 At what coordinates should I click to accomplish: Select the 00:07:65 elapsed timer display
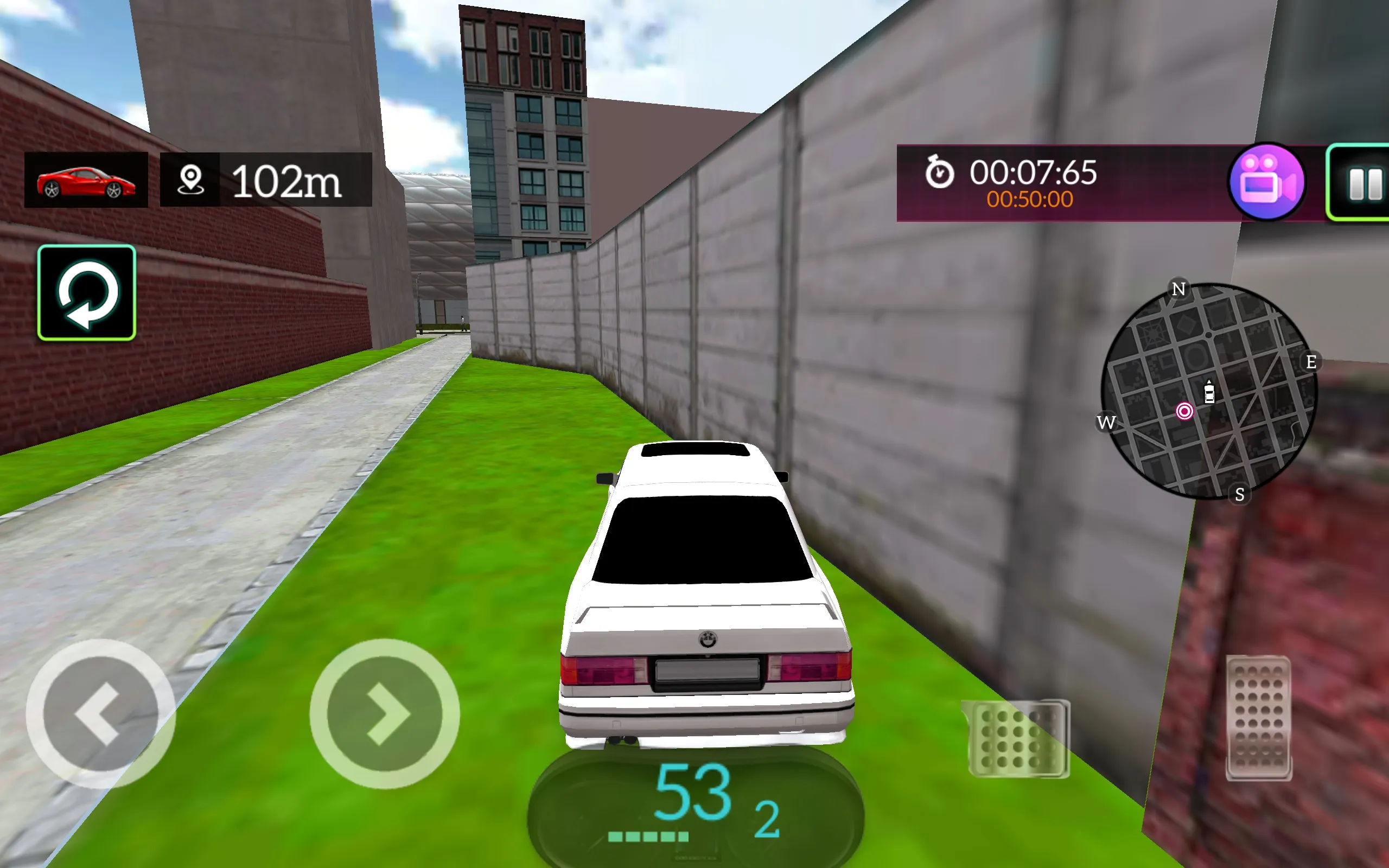1033,172
